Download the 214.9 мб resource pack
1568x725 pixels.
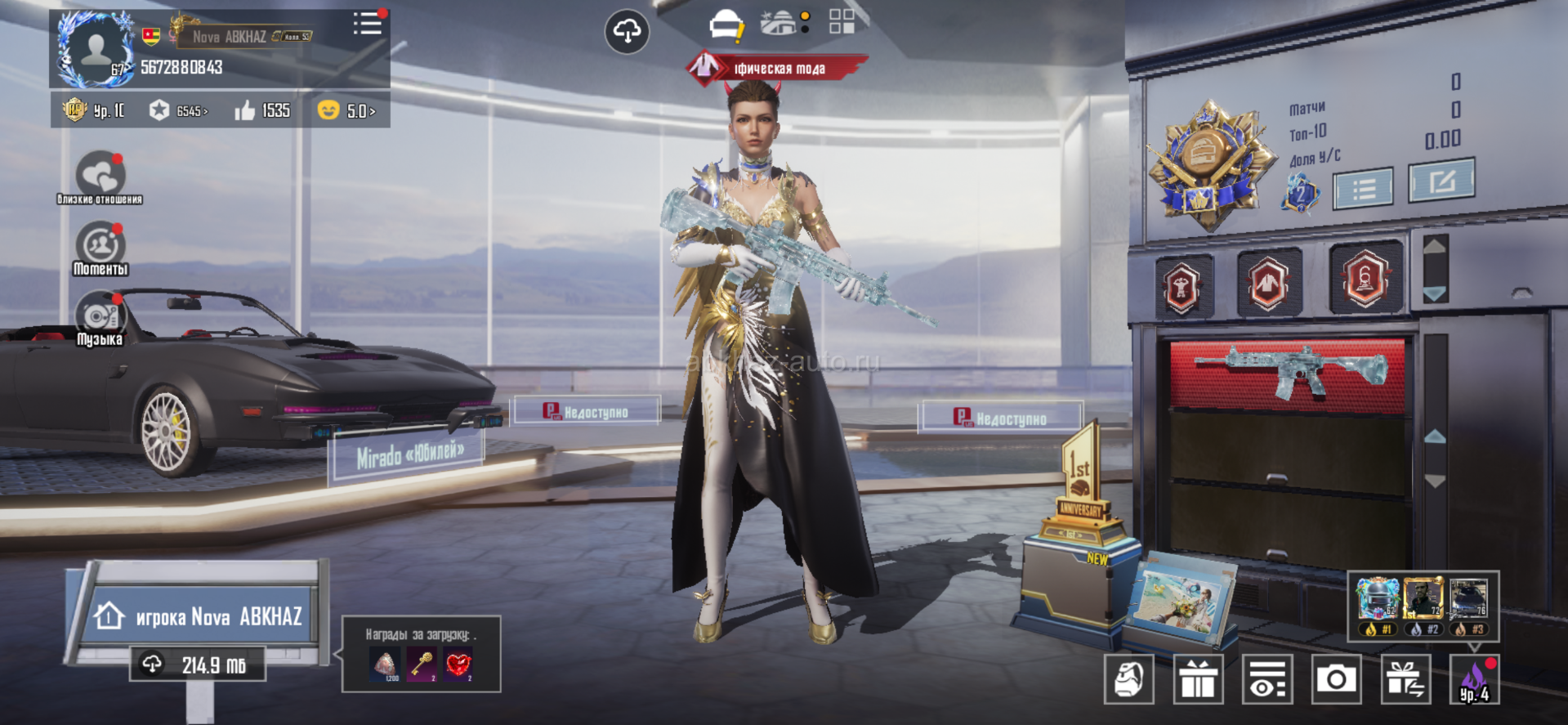(x=199, y=665)
